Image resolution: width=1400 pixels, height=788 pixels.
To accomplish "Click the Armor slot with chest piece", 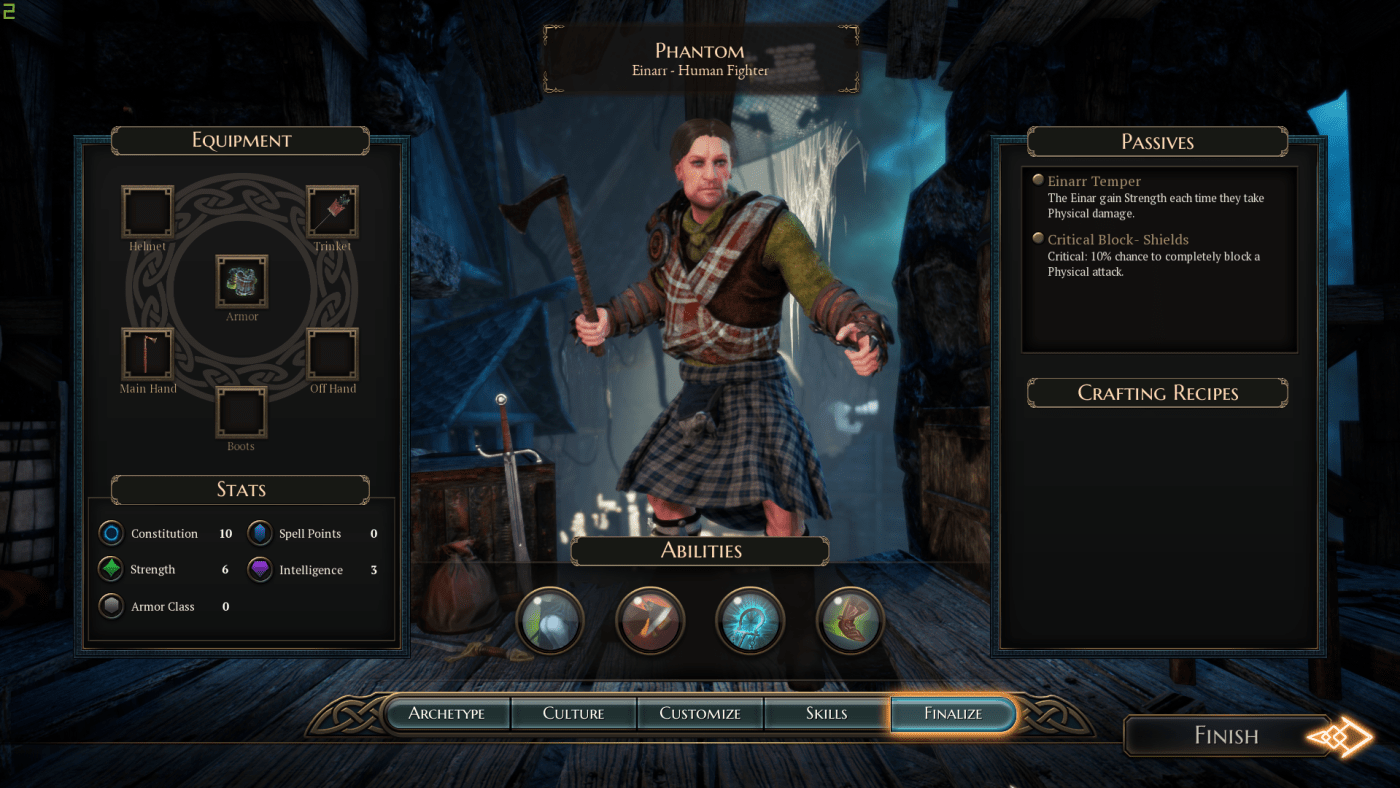I will (242, 281).
